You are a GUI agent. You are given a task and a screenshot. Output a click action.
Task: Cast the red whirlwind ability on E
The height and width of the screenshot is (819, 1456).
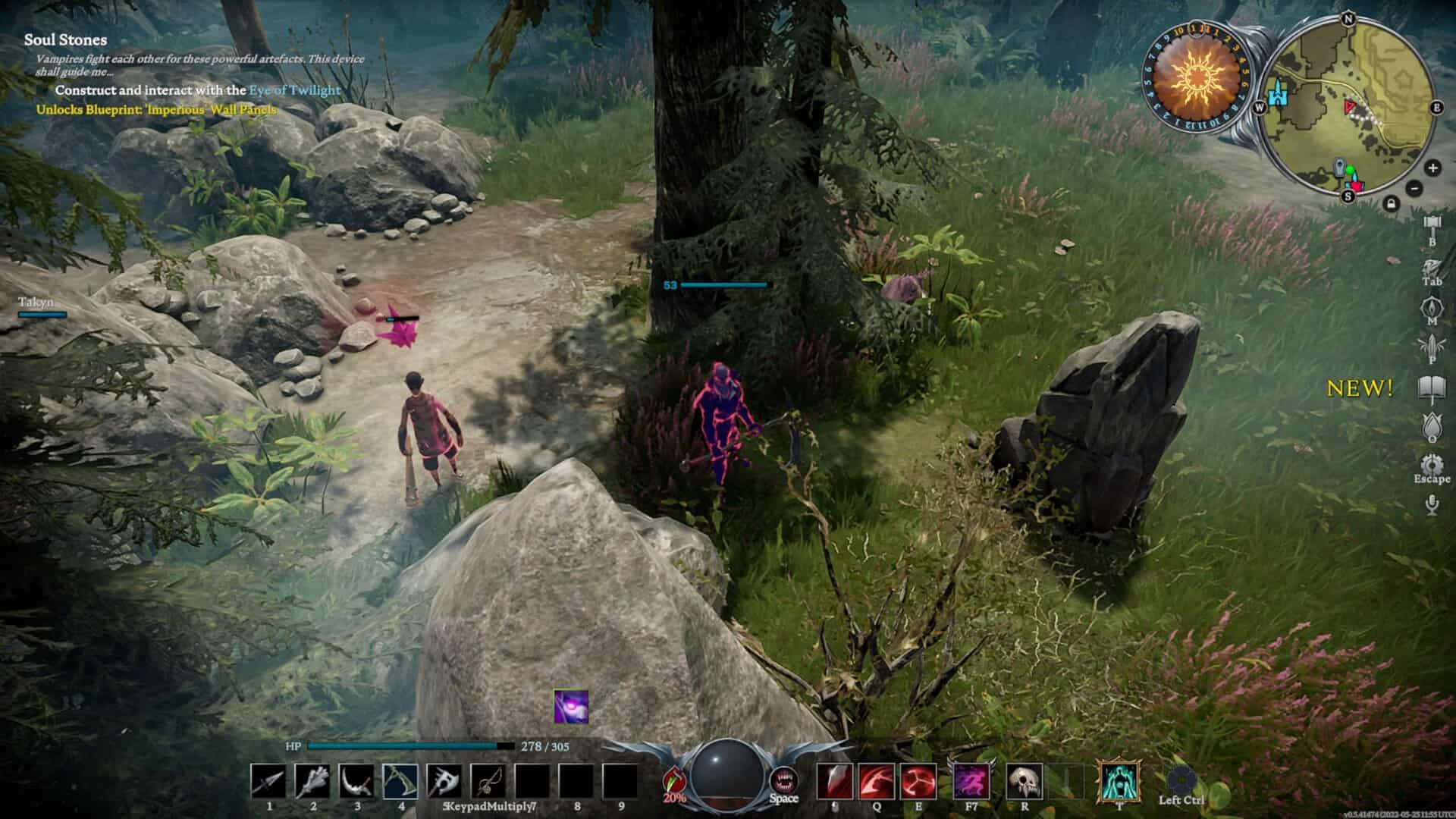point(918,782)
